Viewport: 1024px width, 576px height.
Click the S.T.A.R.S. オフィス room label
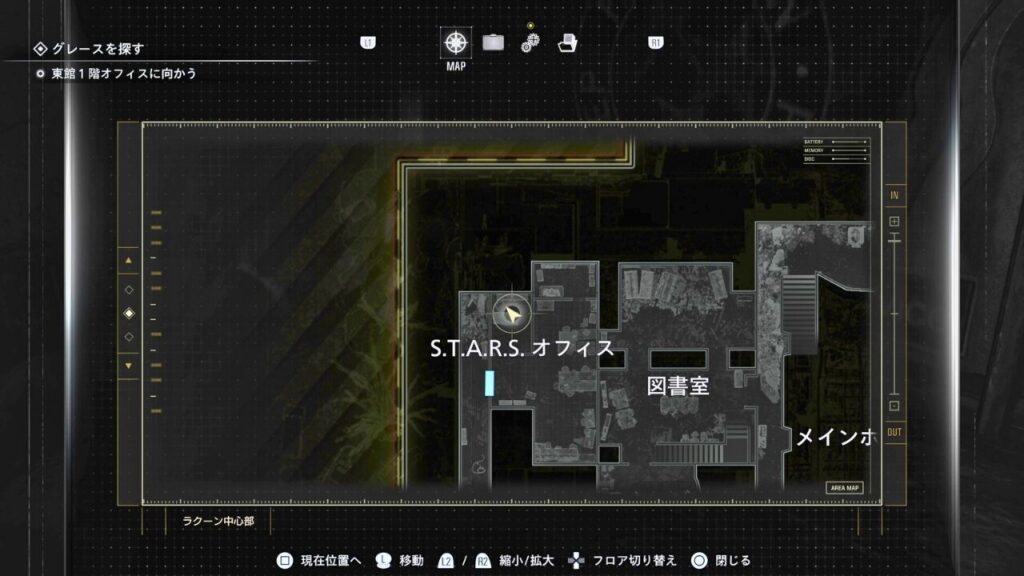click(520, 349)
